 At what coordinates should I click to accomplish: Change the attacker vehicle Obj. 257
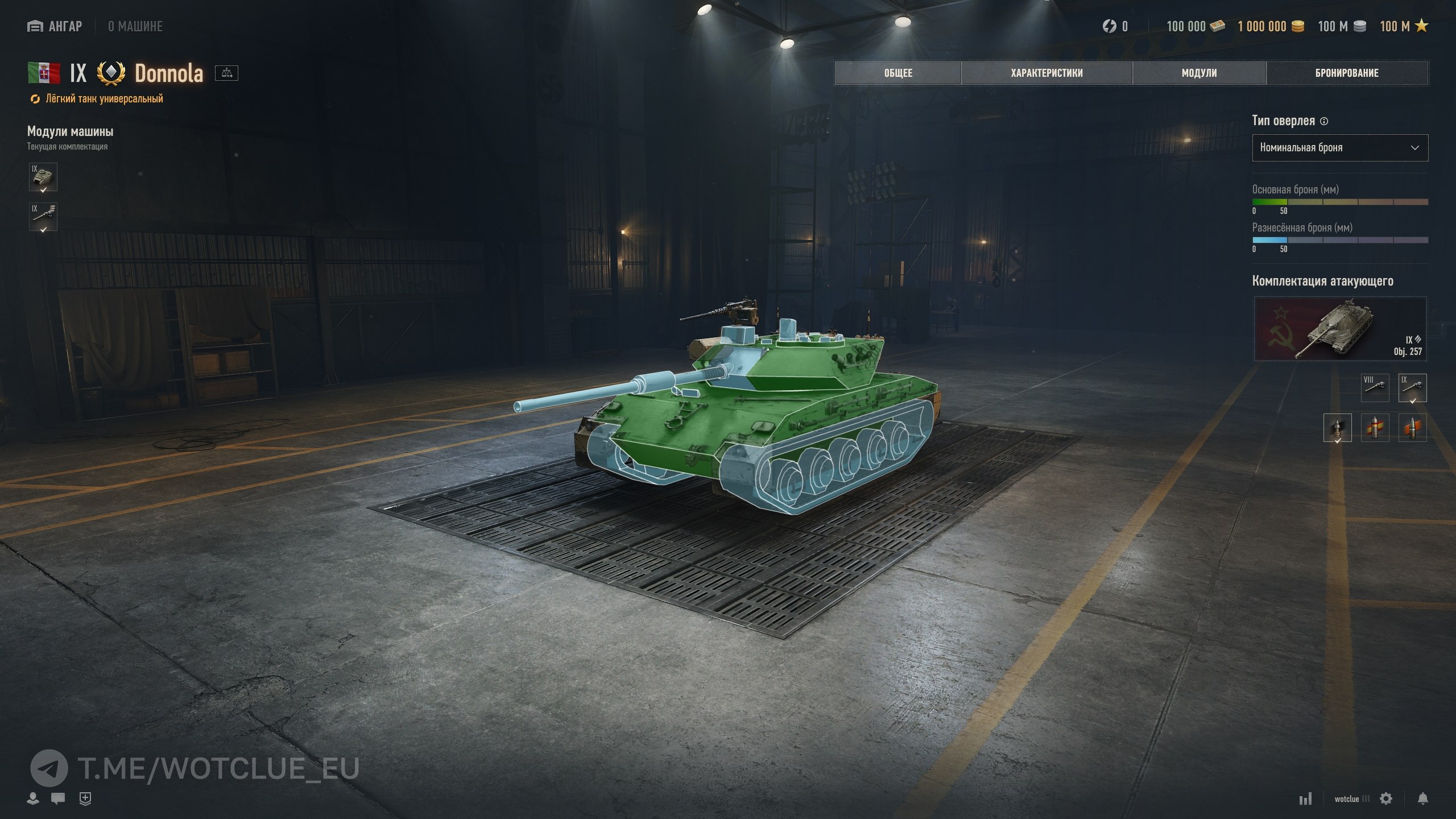click(1340, 329)
